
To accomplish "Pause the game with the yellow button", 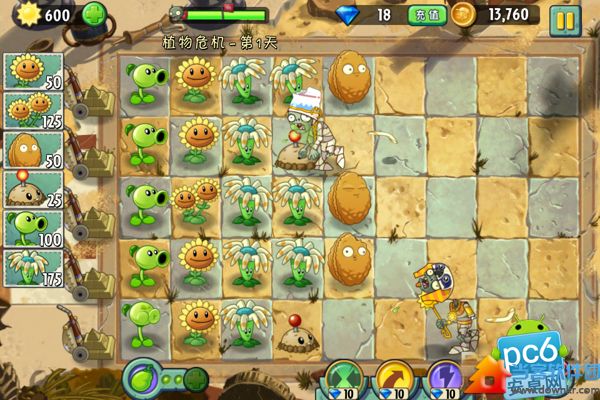I will tap(565, 17).
